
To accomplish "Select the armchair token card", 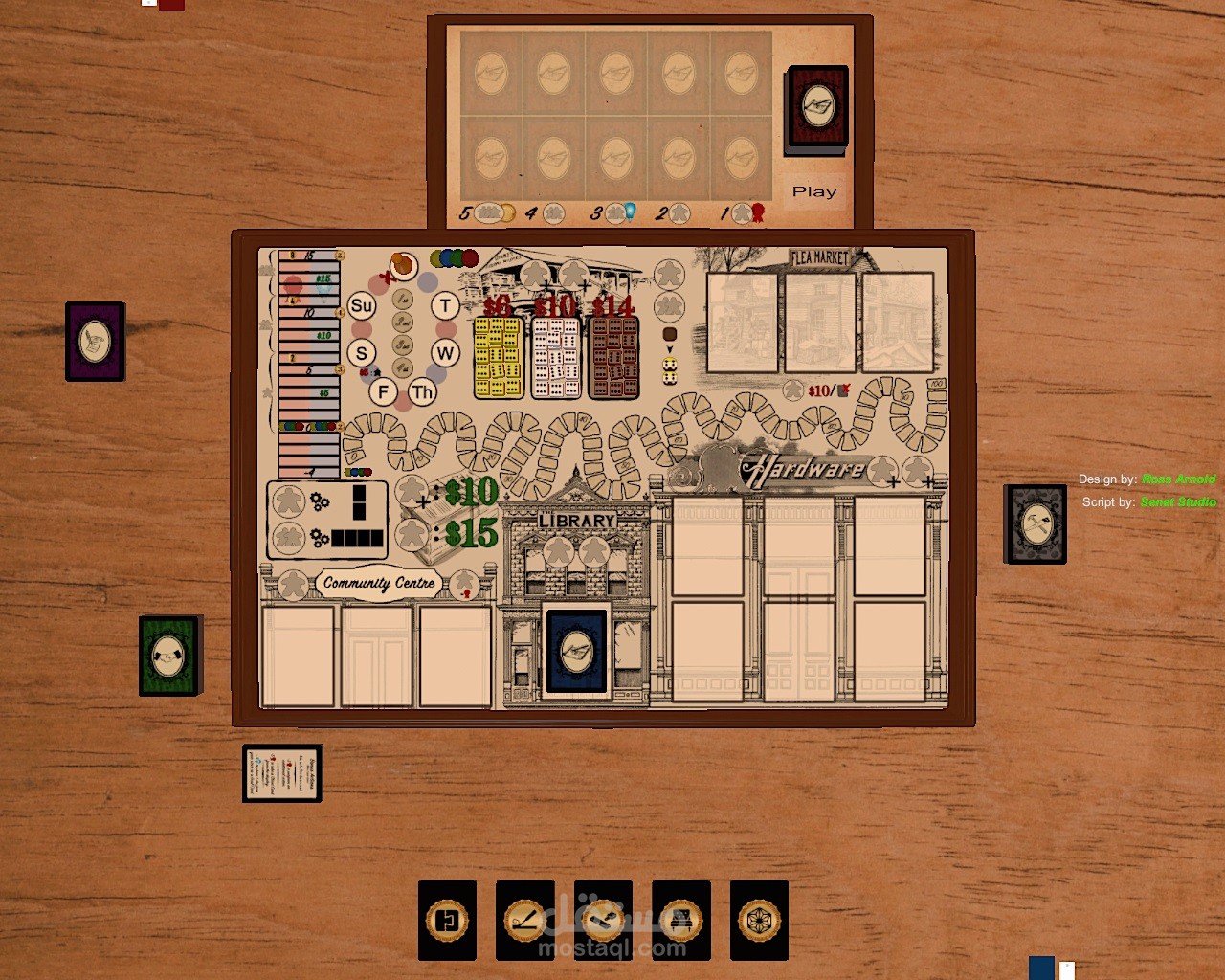I will point(680,921).
